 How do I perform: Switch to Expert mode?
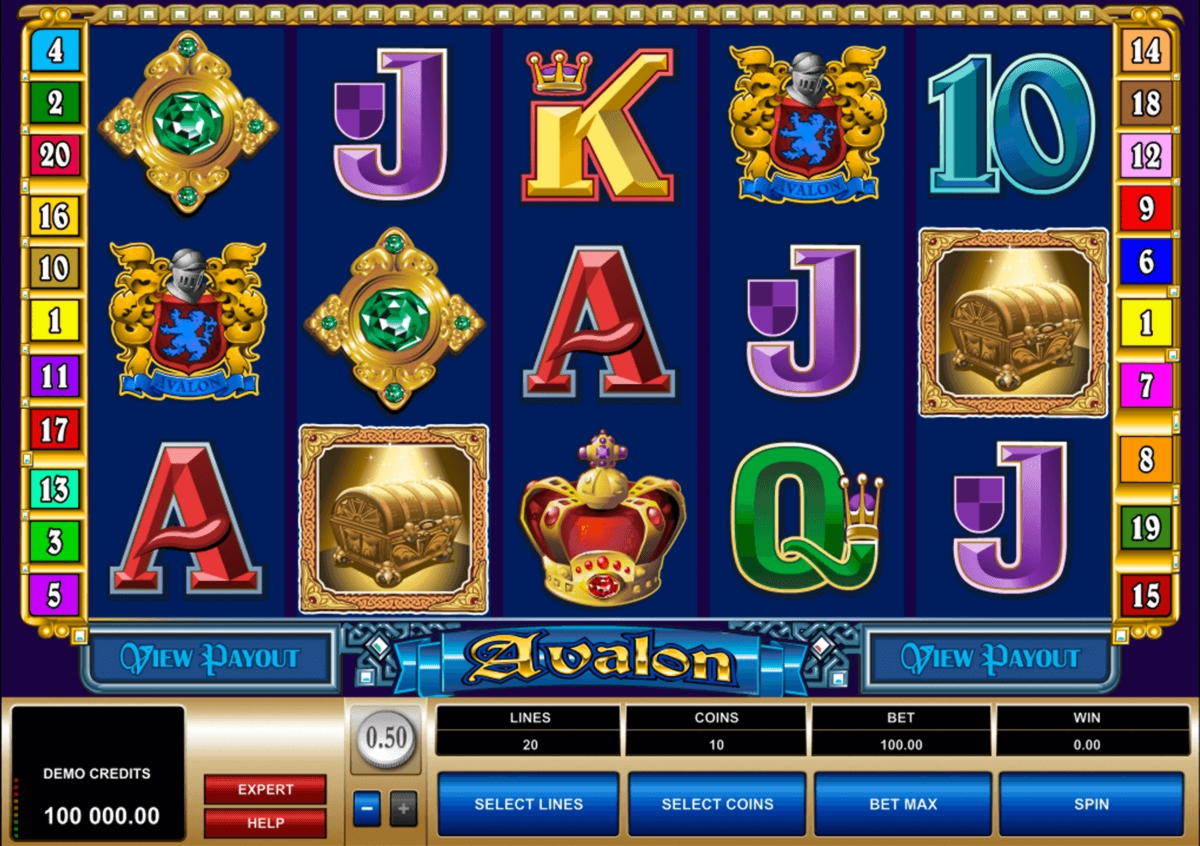(x=265, y=789)
